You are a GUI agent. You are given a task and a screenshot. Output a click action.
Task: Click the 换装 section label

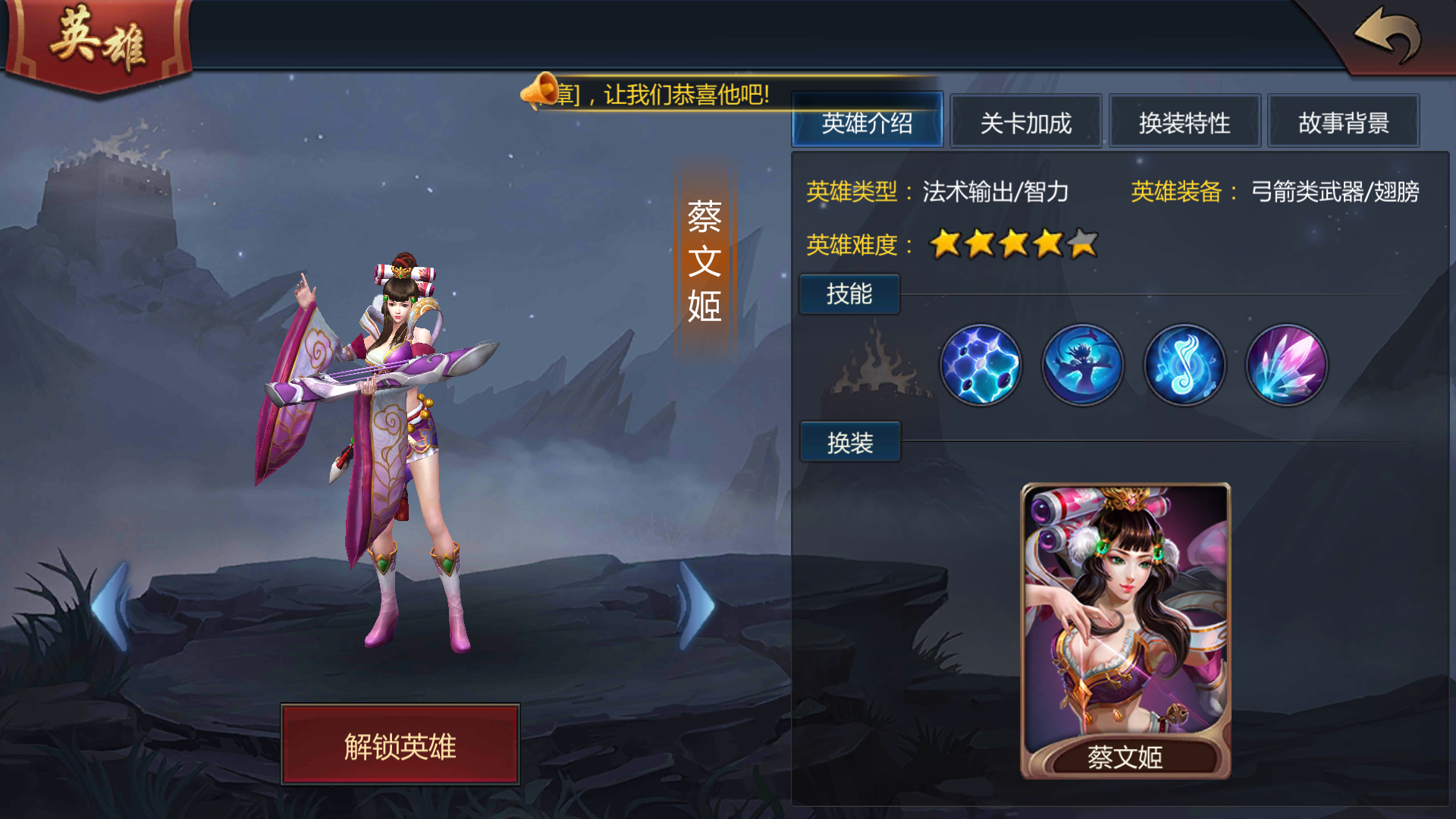[849, 441]
